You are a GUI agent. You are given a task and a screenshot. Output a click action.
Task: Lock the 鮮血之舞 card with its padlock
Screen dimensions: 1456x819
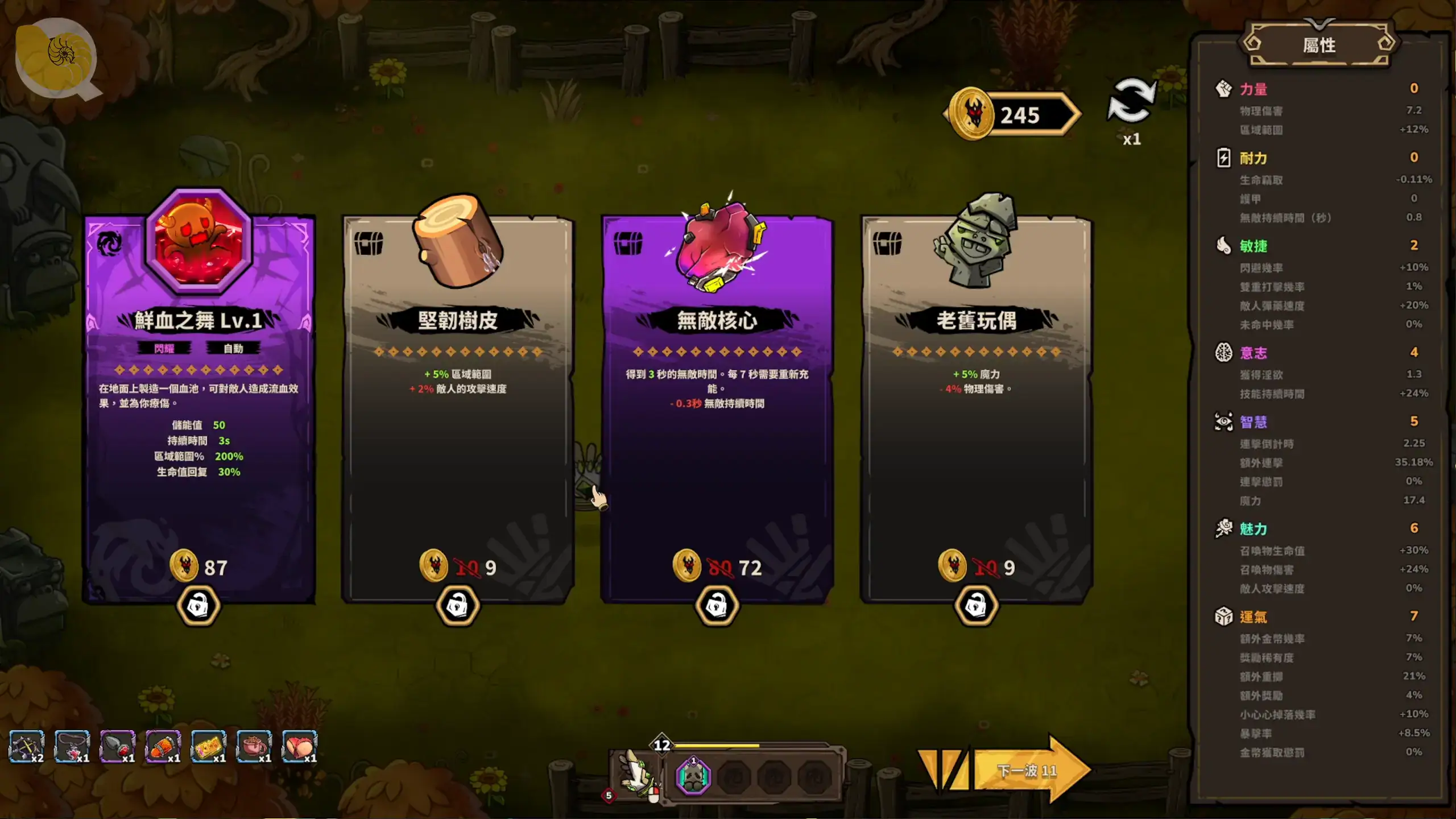(198, 606)
